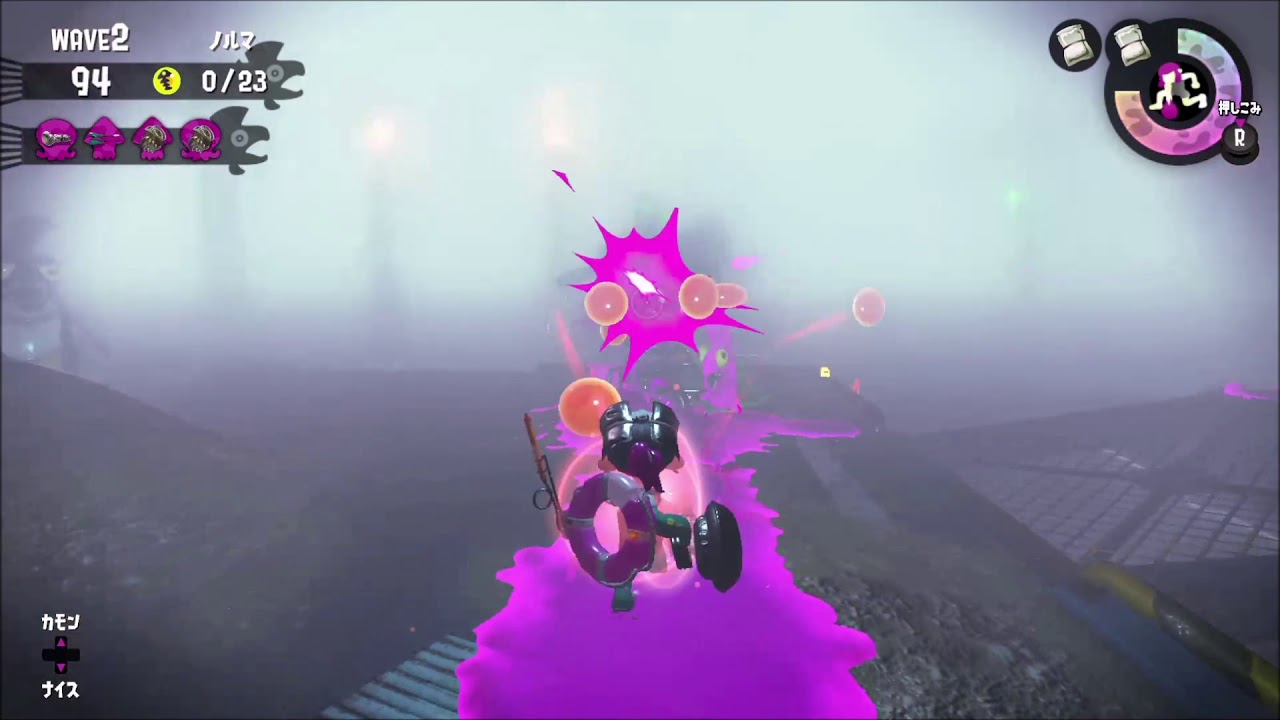Click the d-pad center to toggle signals
The width and height of the screenshot is (1280, 720).
[x=62, y=655]
